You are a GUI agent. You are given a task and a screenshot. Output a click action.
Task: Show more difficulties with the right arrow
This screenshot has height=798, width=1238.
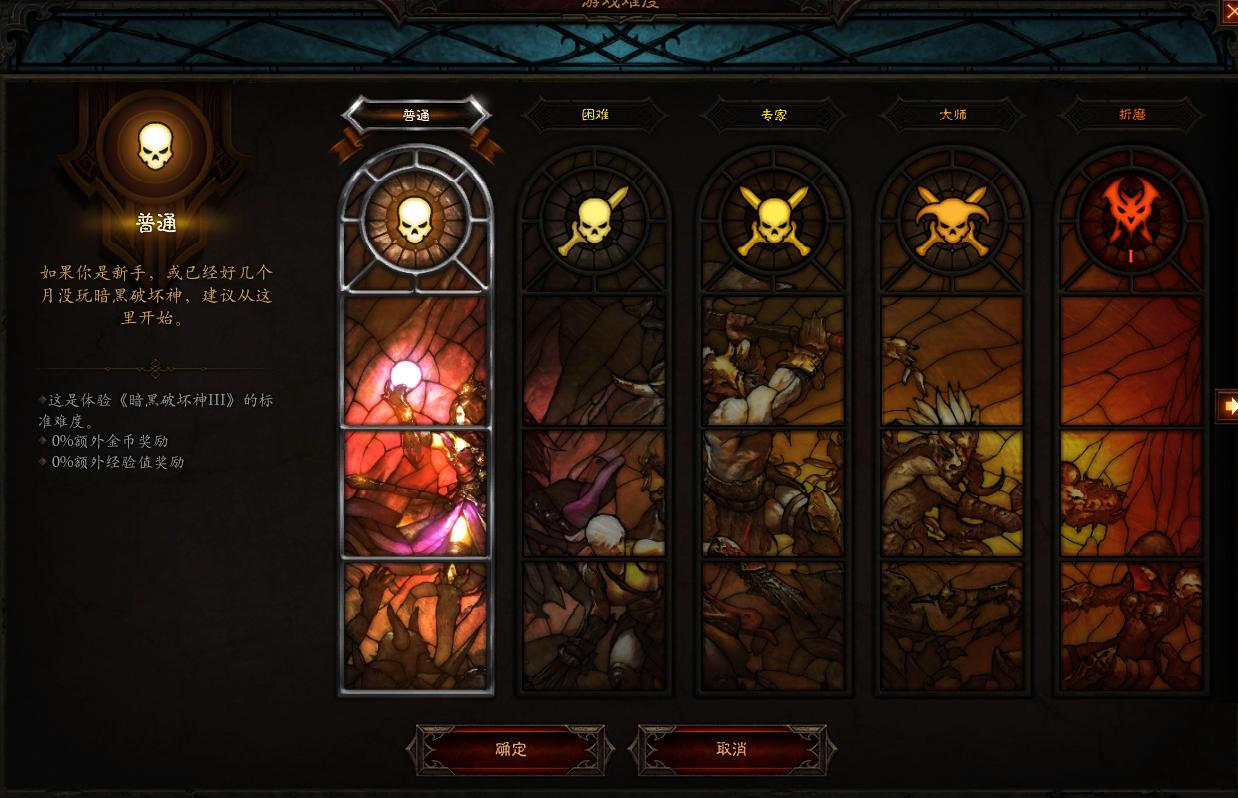(x=1228, y=406)
